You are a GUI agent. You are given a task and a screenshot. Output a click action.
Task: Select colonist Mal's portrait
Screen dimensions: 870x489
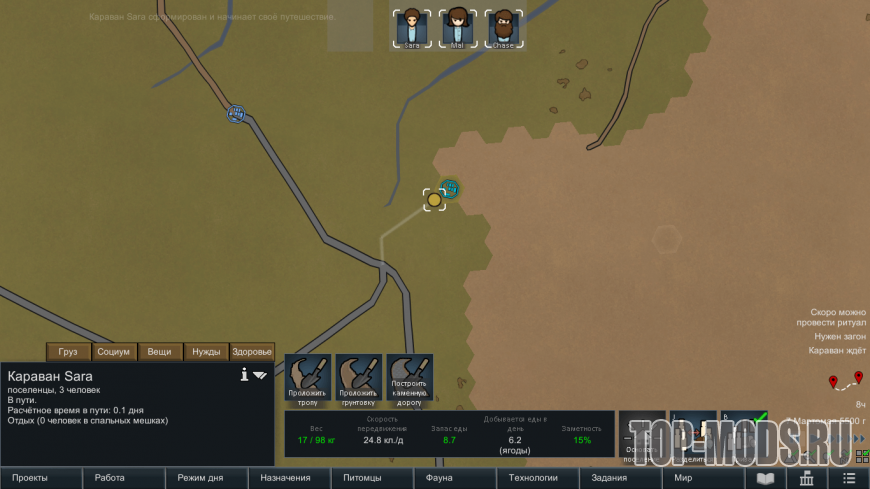tap(457, 28)
